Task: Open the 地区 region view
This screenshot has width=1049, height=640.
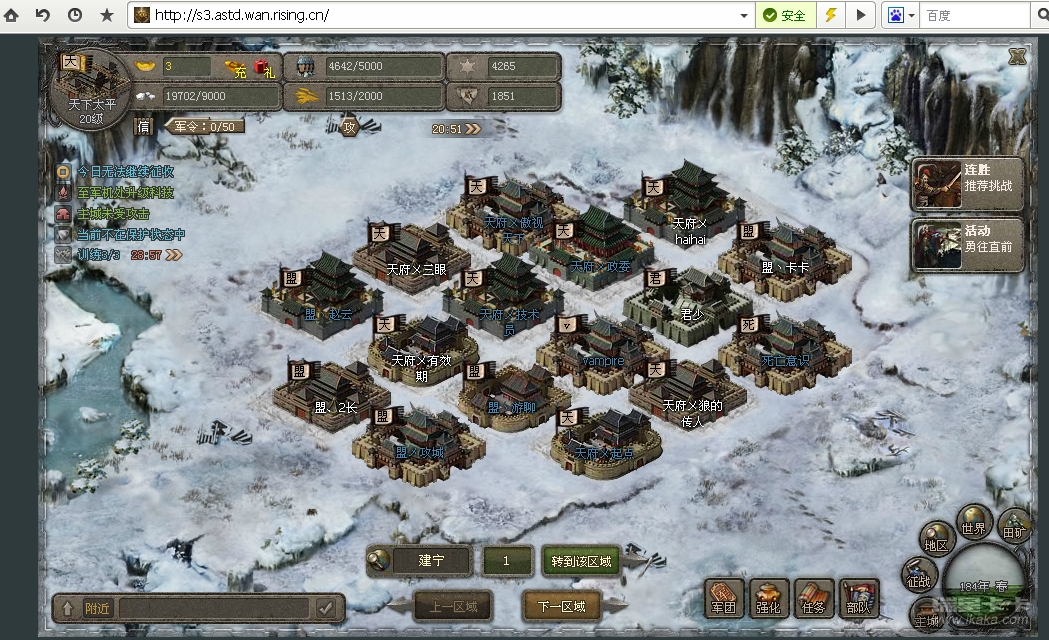Action: tap(936, 540)
